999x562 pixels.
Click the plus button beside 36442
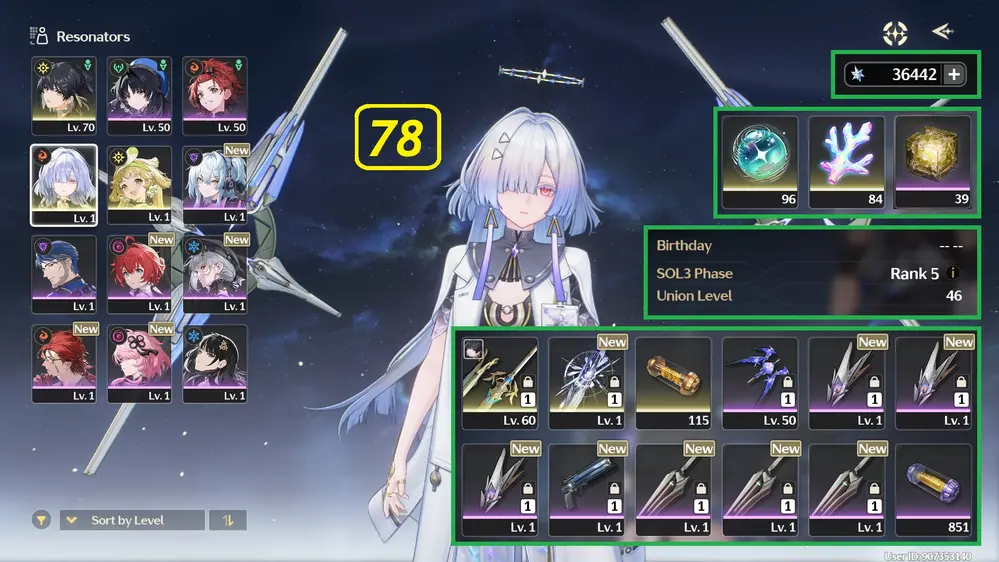tap(953, 74)
